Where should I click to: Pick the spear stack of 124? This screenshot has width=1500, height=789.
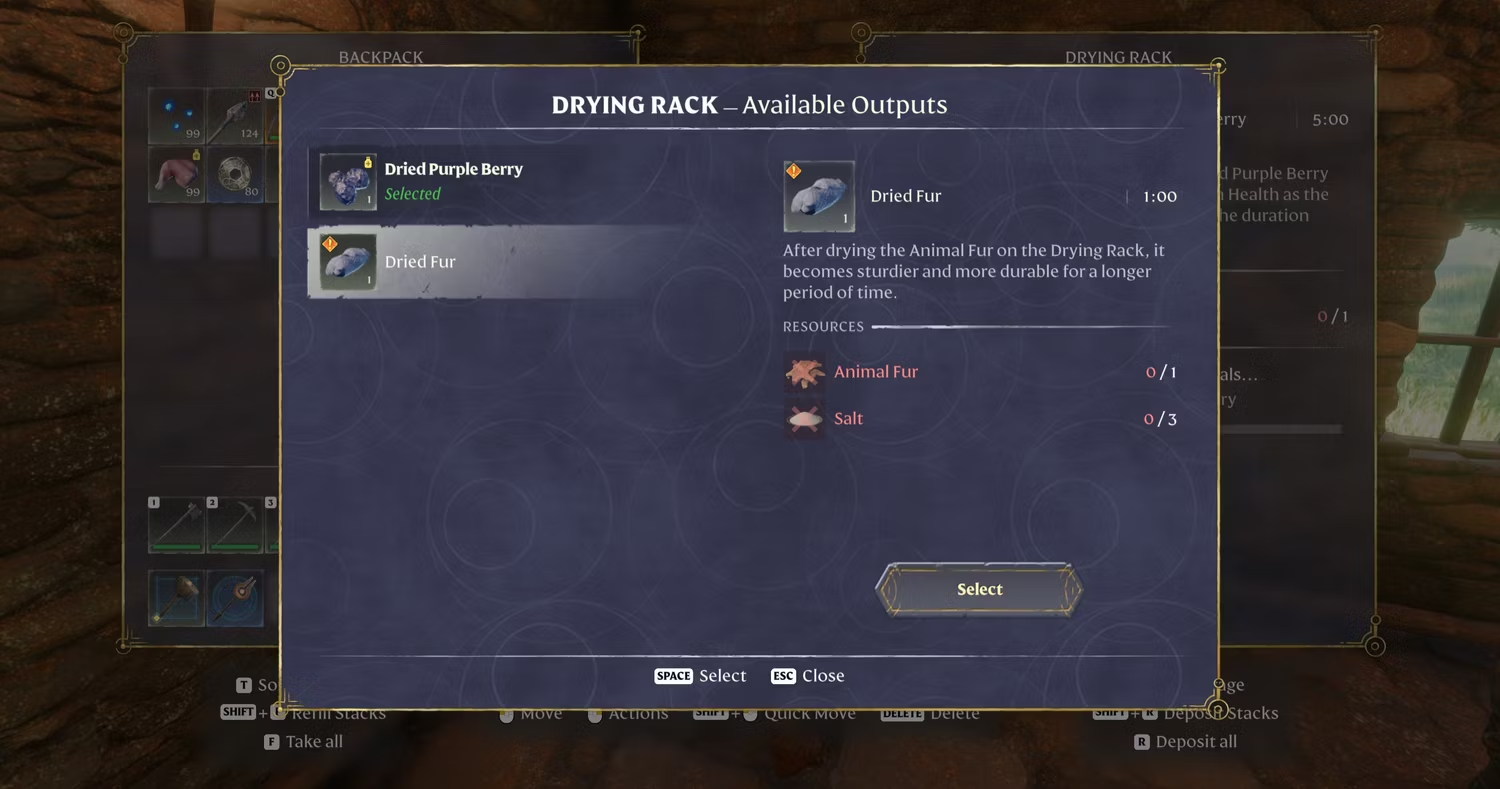click(x=235, y=116)
